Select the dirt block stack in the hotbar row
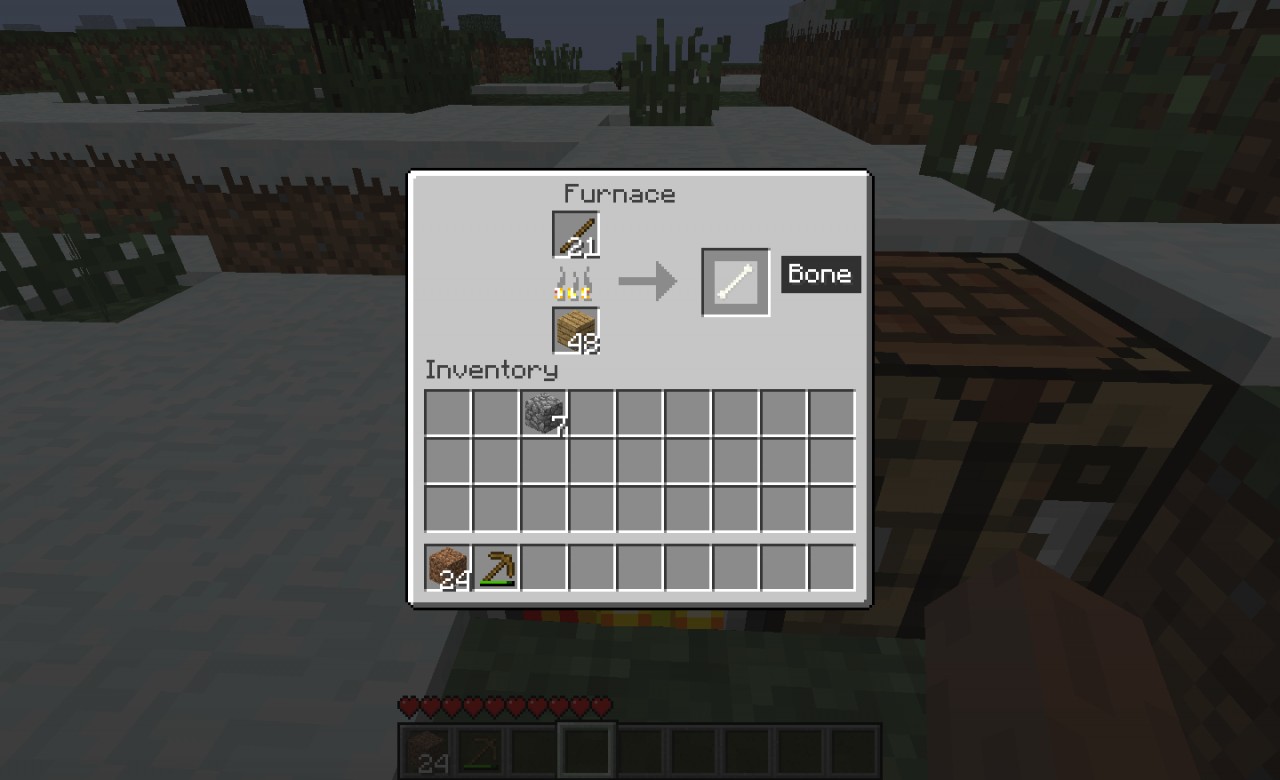 coord(448,568)
